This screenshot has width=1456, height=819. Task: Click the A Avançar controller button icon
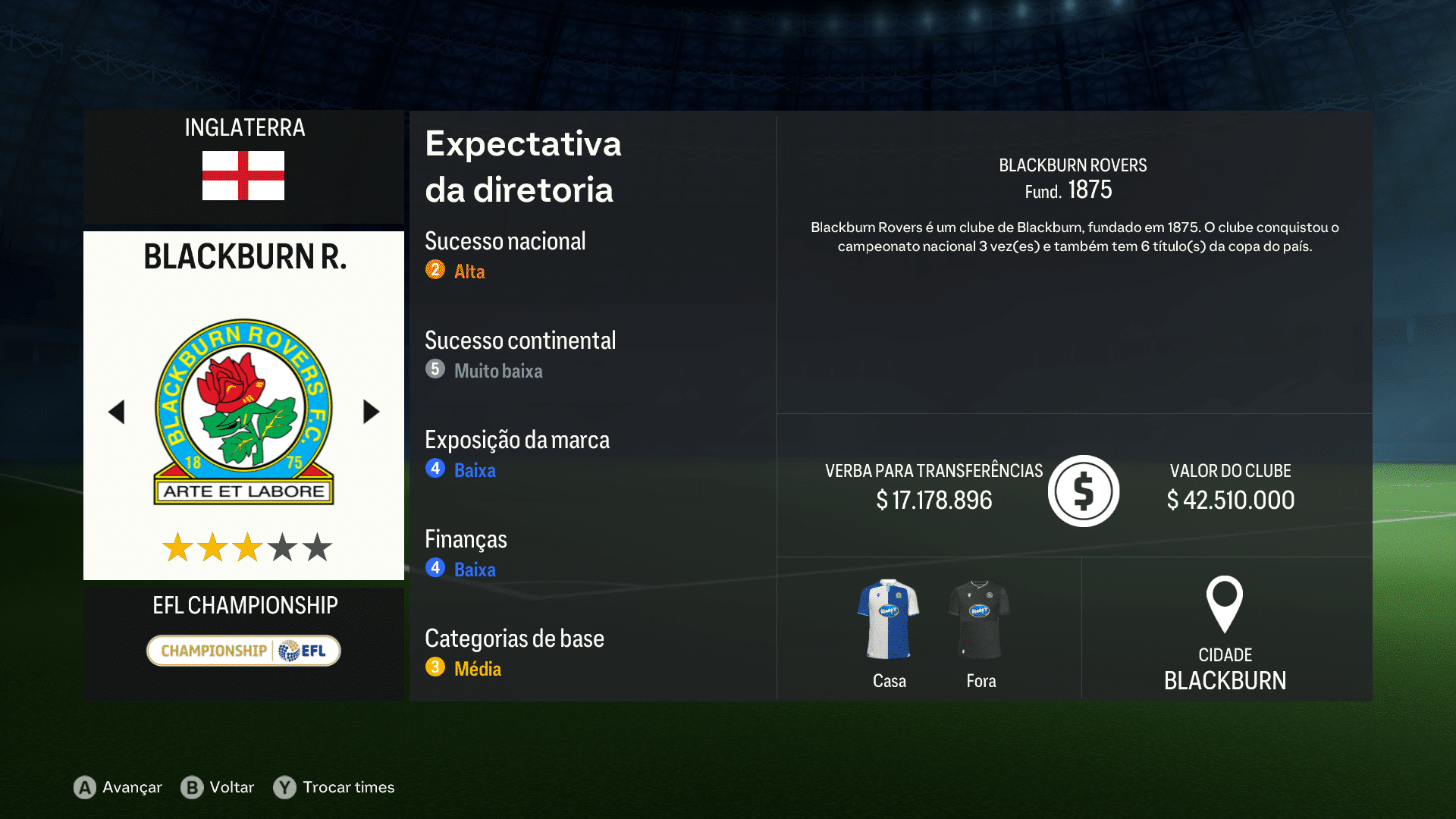pos(83,787)
